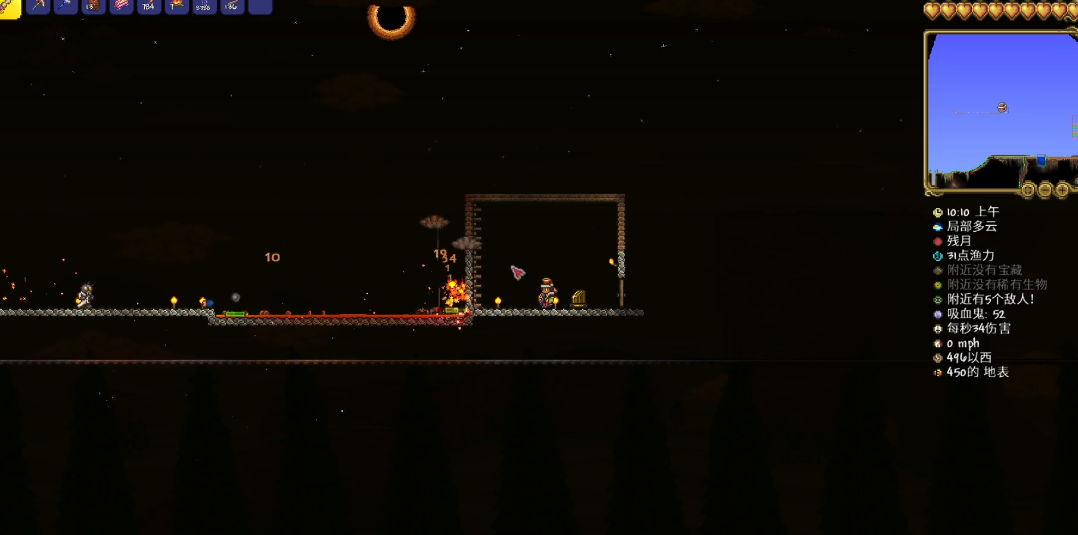This screenshot has height=535, width=1078.
Task: Select the pink bacon item slot
Action: [121, 6]
